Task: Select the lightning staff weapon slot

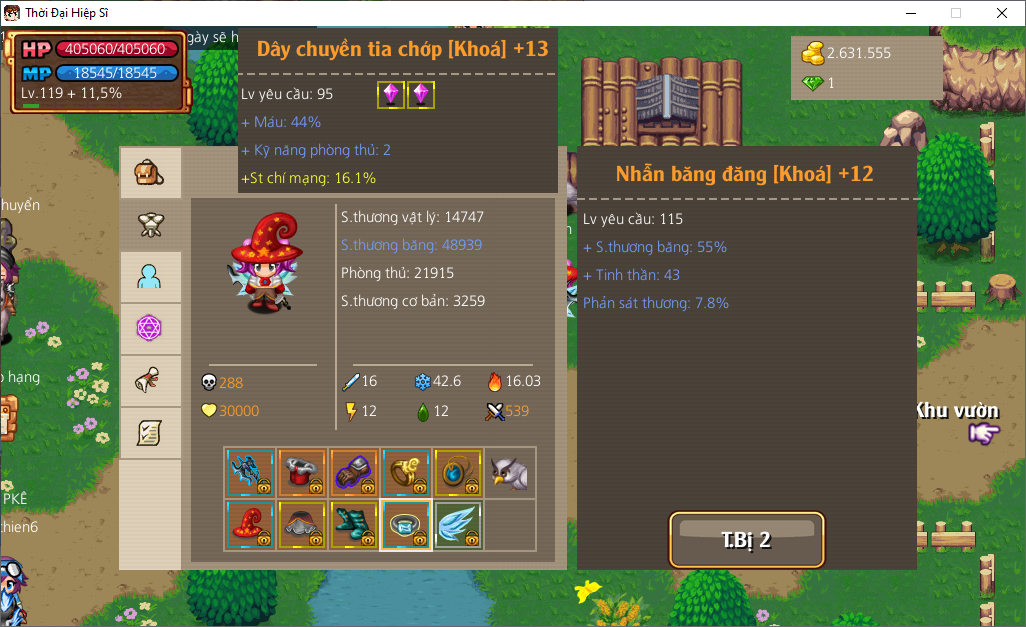Action: tap(250, 472)
